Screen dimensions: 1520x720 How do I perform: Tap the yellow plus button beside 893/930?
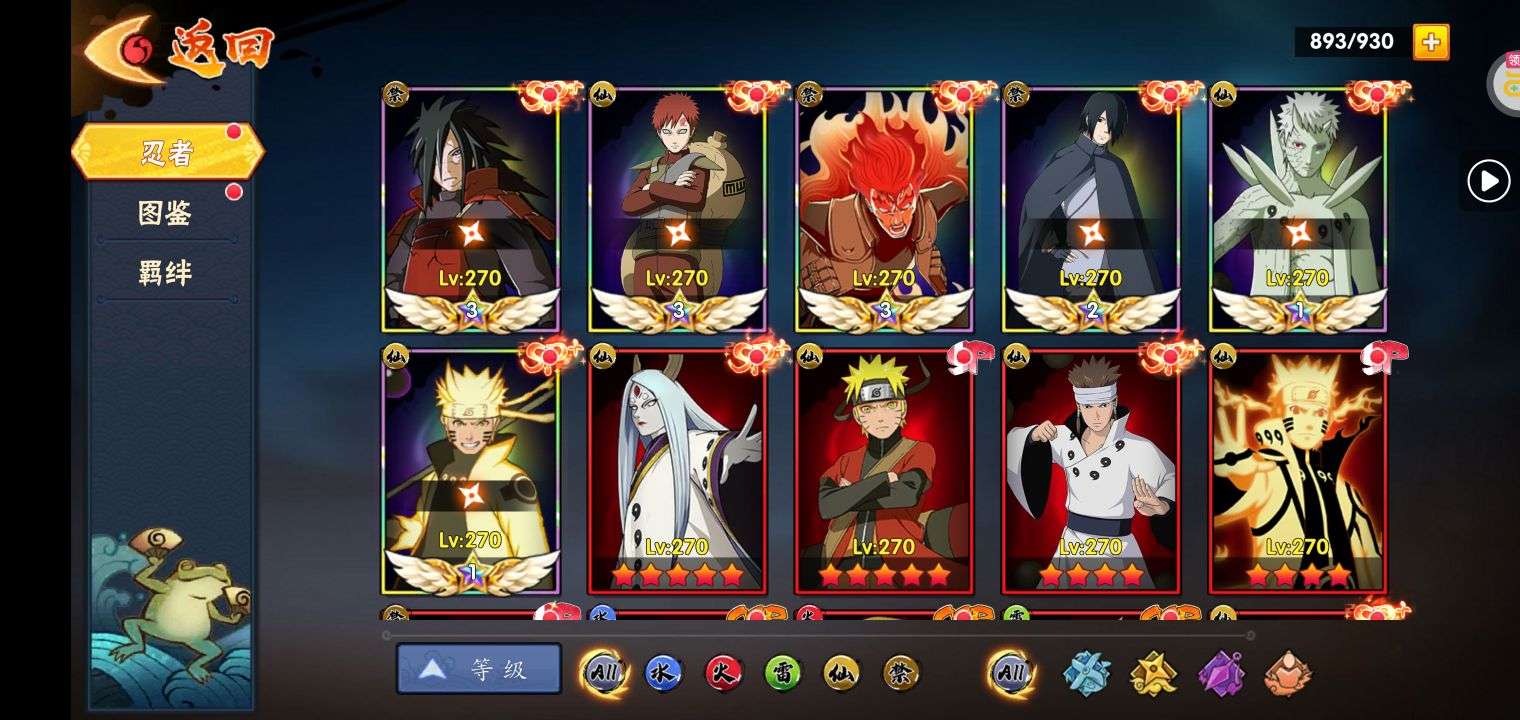point(1431,41)
